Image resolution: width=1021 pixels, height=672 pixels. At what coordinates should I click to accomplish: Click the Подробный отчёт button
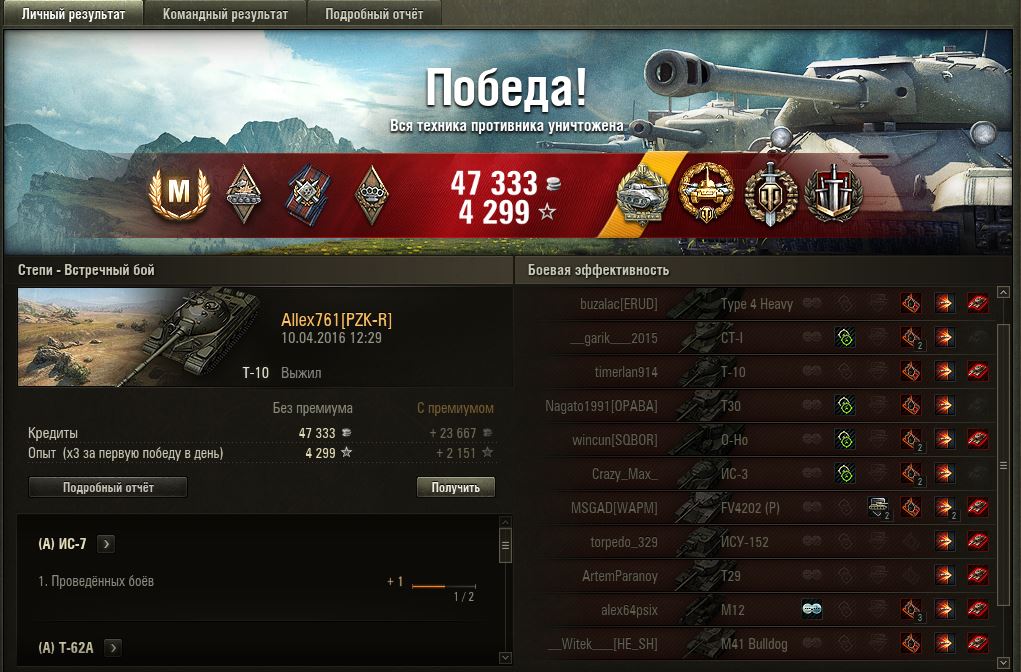pyautogui.click(x=108, y=487)
